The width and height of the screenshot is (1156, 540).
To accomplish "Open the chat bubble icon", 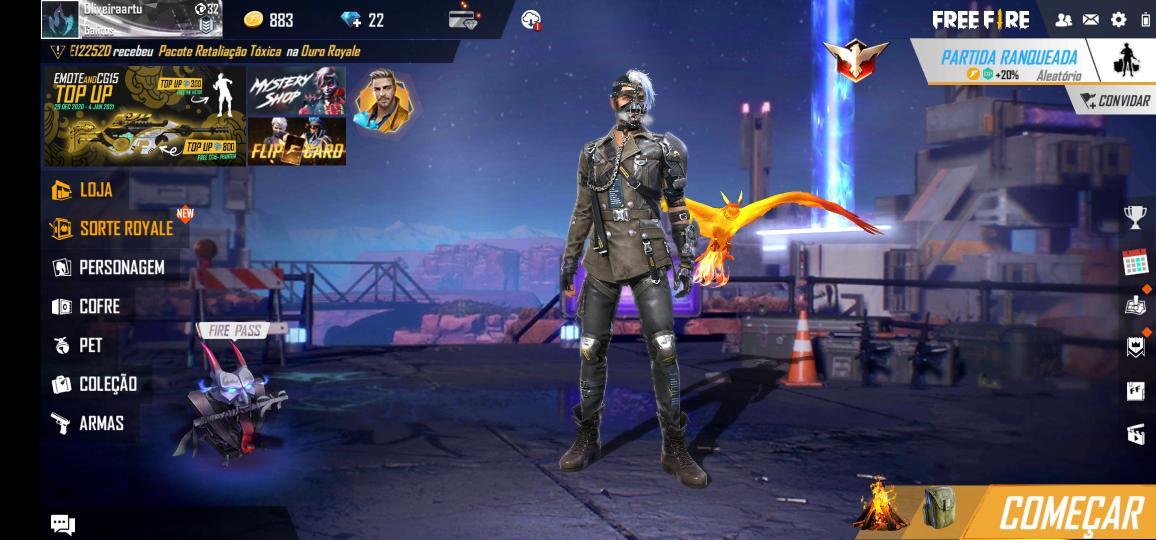I will coord(62,524).
